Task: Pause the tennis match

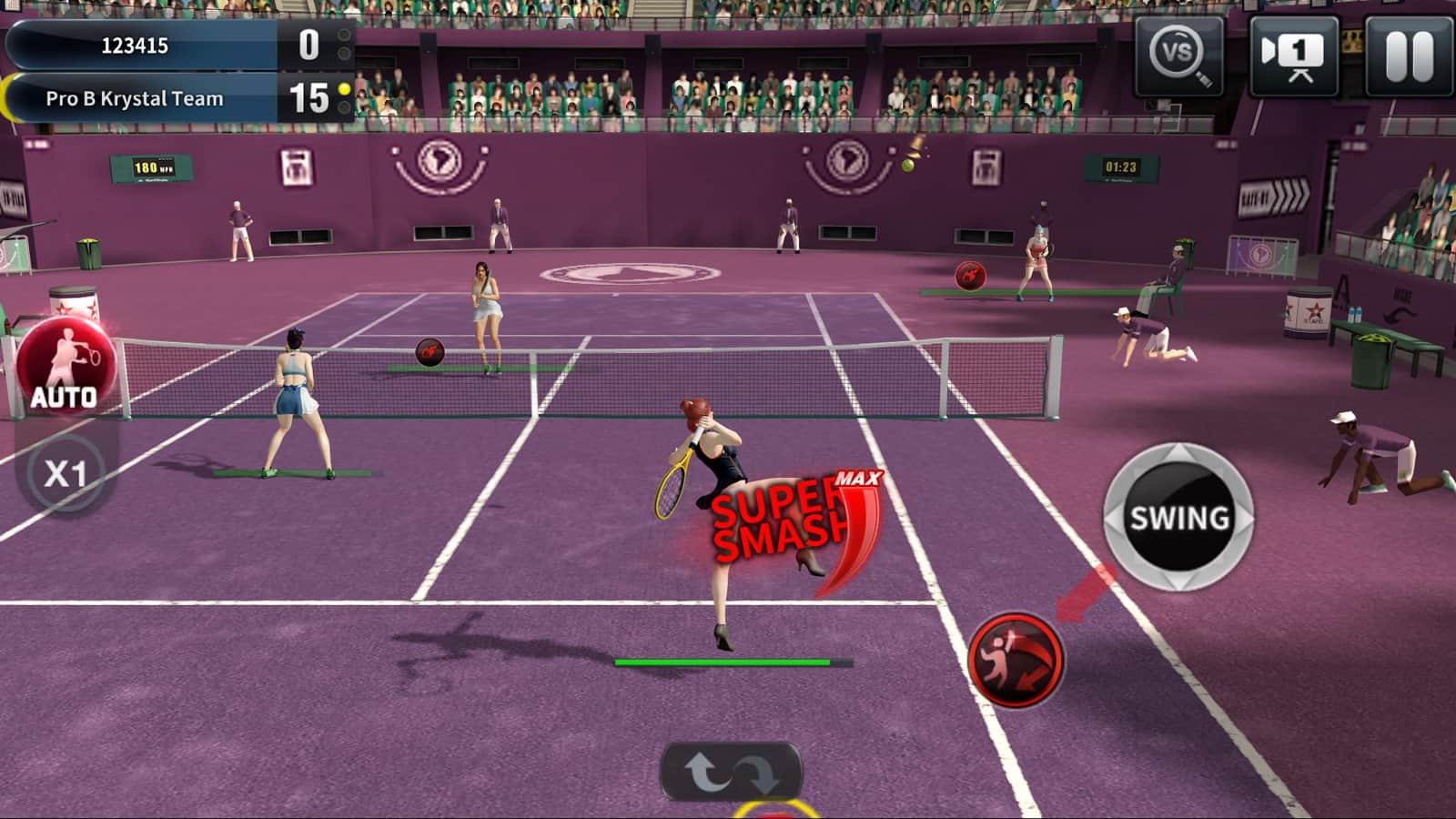Action: tap(1409, 56)
